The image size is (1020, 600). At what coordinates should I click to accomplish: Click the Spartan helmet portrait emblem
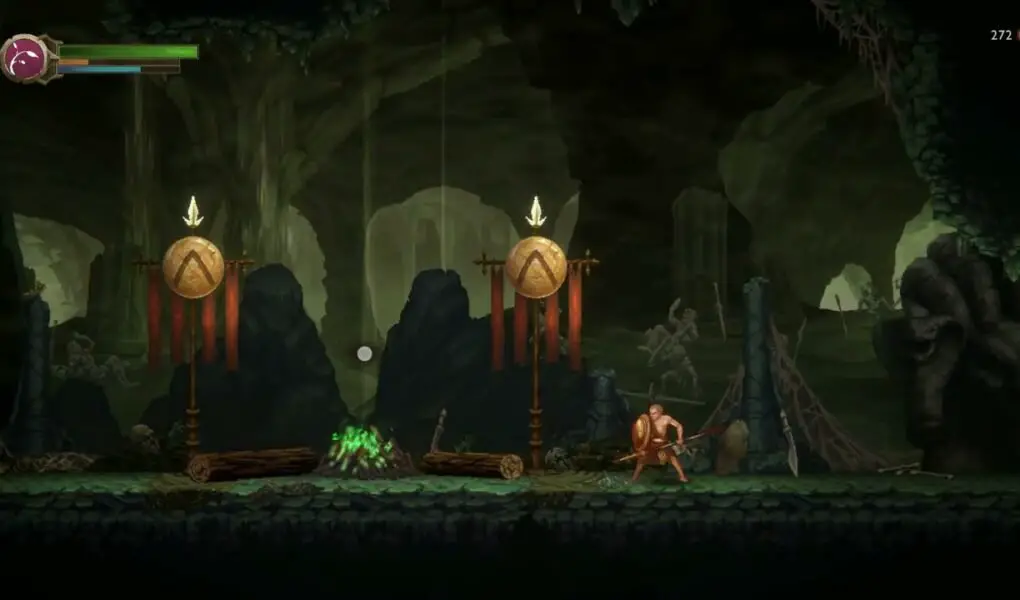(x=27, y=58)
